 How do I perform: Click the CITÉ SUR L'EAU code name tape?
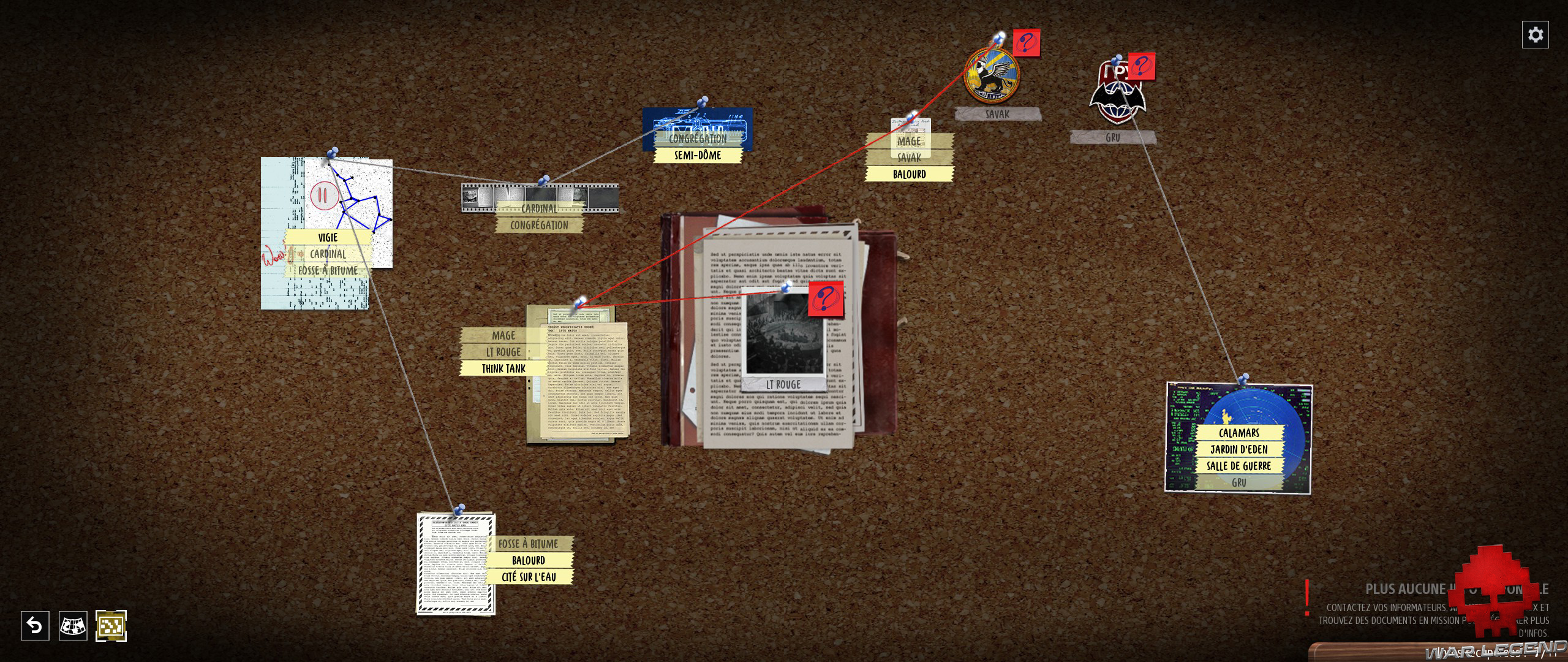coord(530,576)
